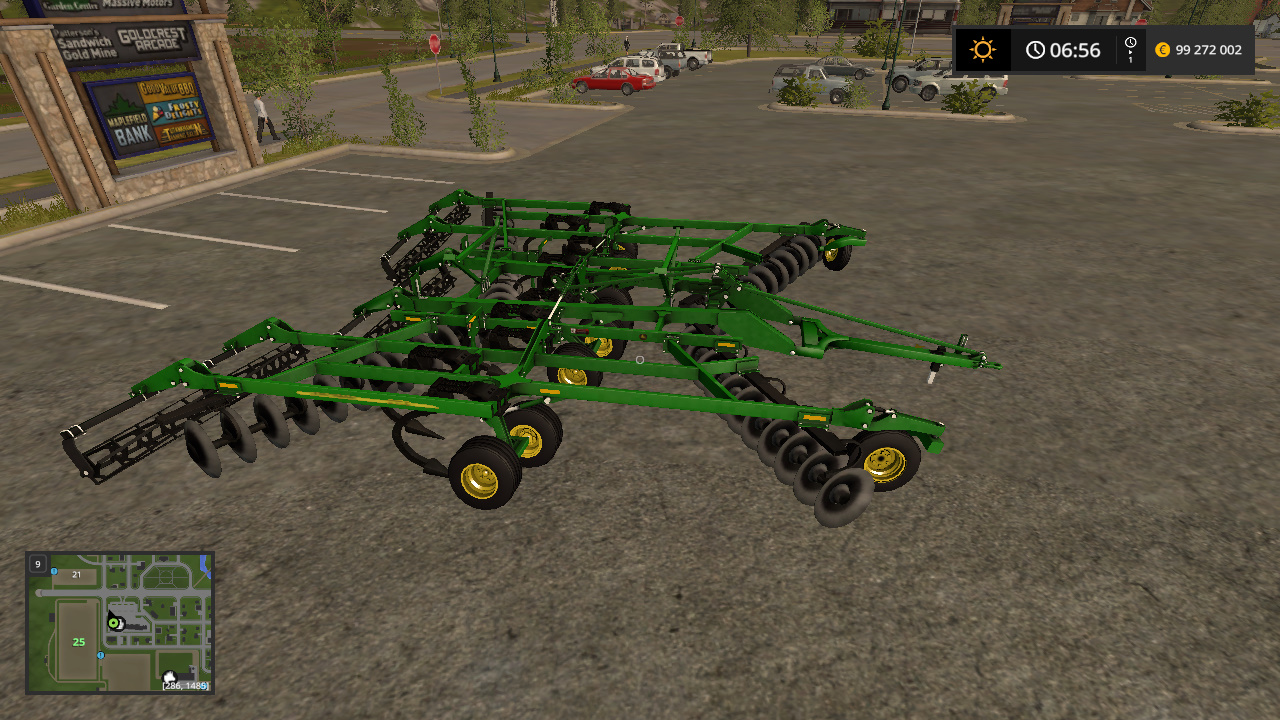1280x720 pixels.
Task: Click the blue info marker near field 21
Action: click(x=54, y=571)
